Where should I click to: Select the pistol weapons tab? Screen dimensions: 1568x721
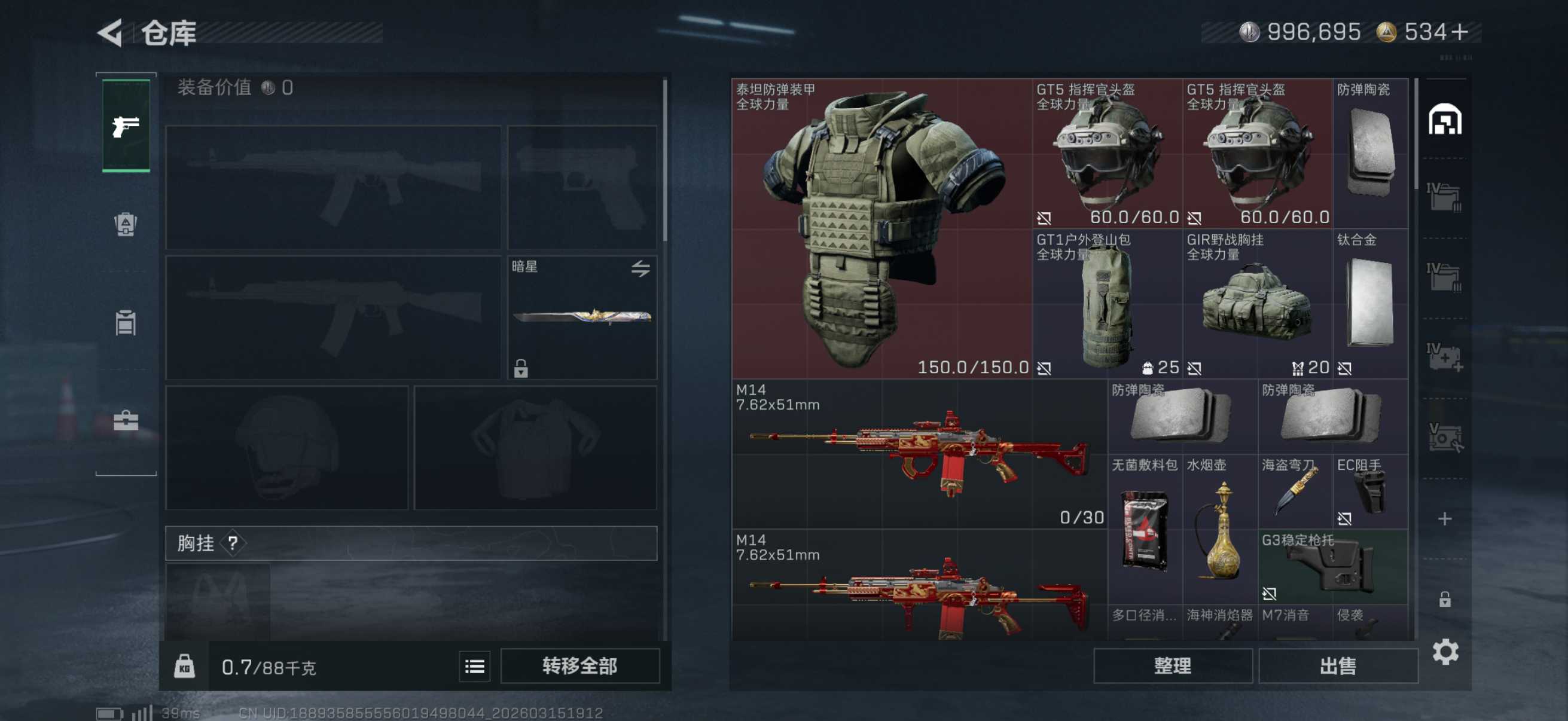(126, 126)
